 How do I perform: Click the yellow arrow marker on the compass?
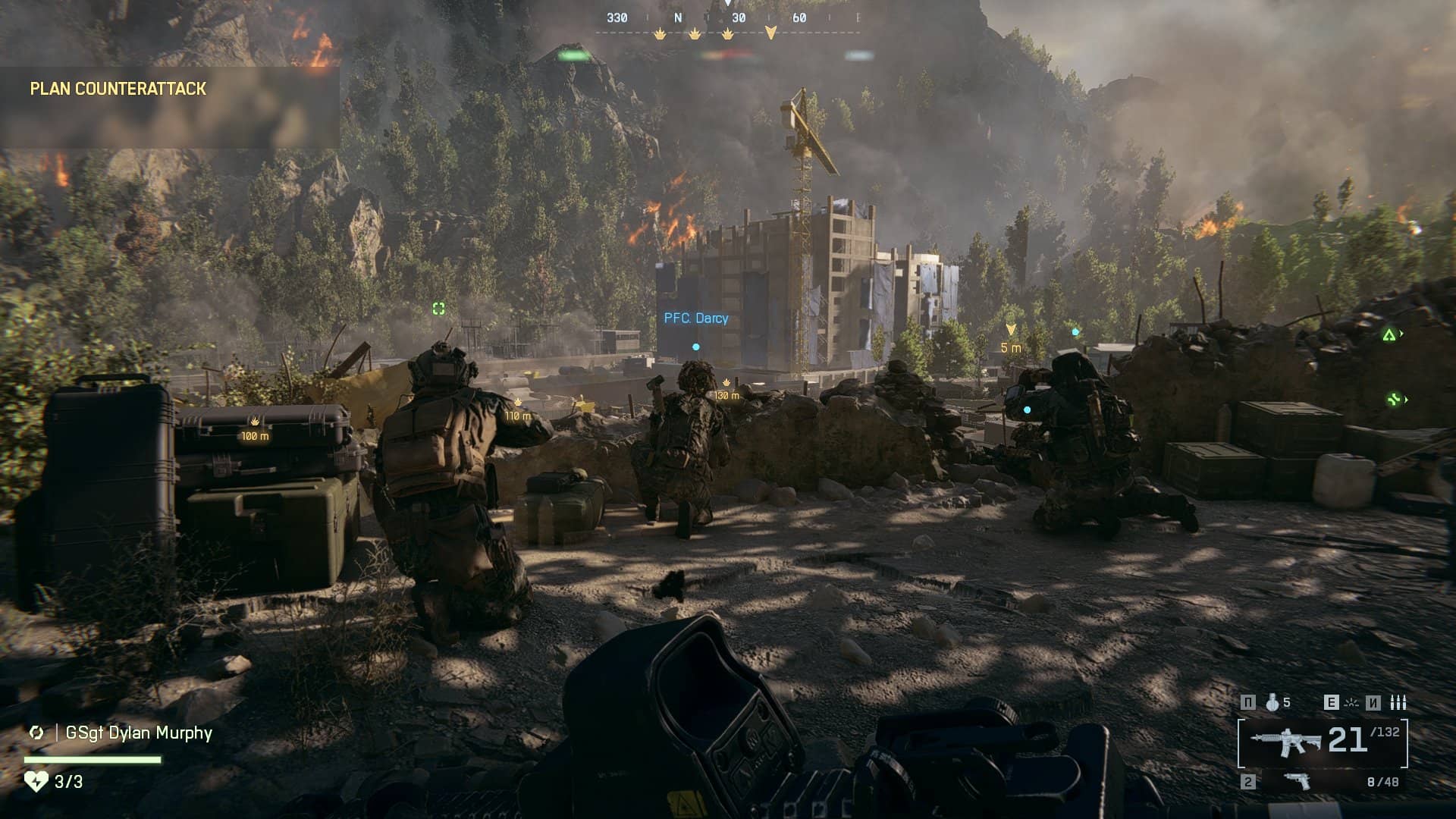tap(770, 33)
